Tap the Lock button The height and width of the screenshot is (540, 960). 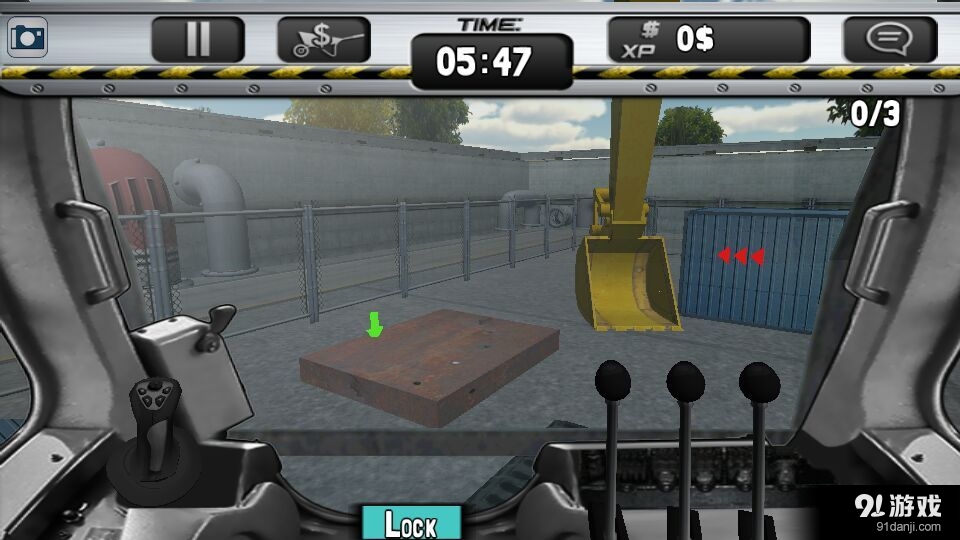click(411, 523)
